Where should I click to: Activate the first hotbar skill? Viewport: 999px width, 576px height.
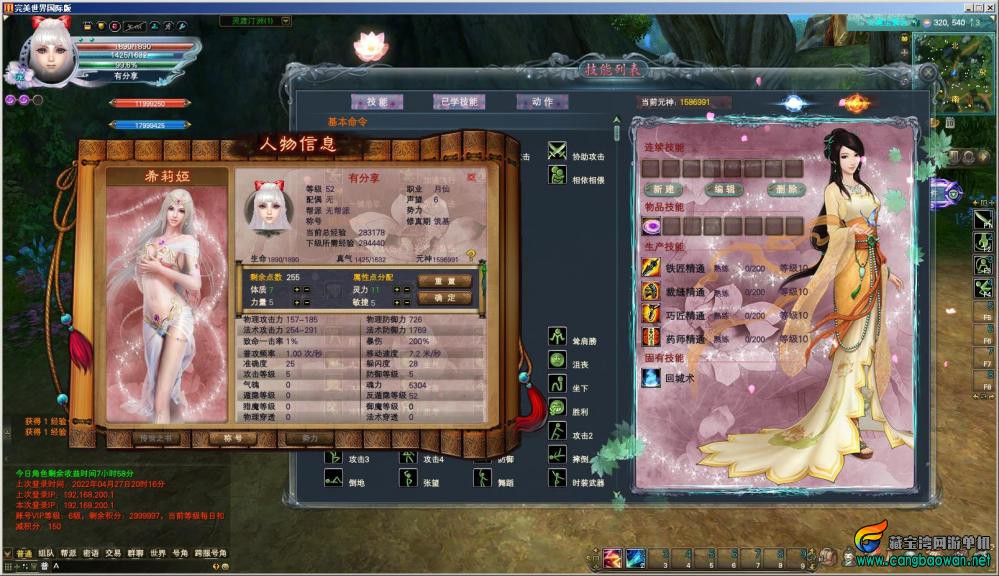point(612,558)
